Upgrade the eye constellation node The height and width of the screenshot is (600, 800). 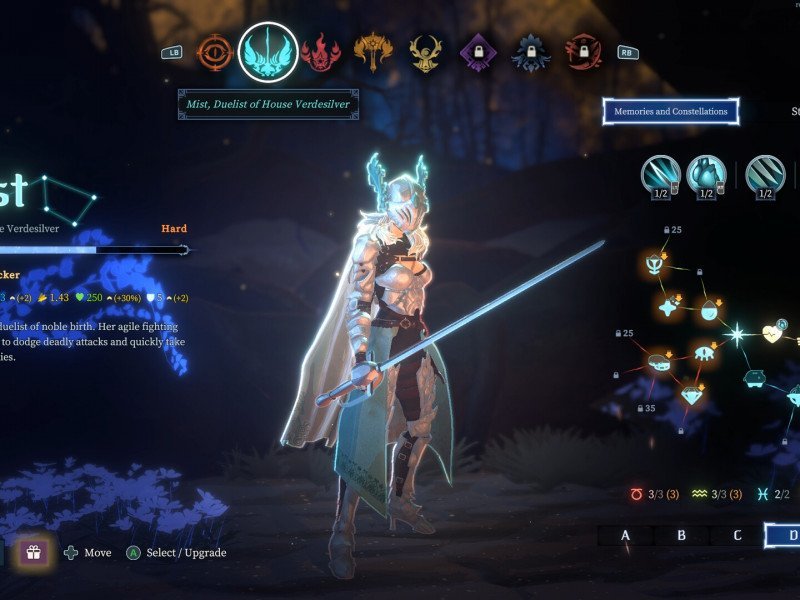click(x=701, y=350)
